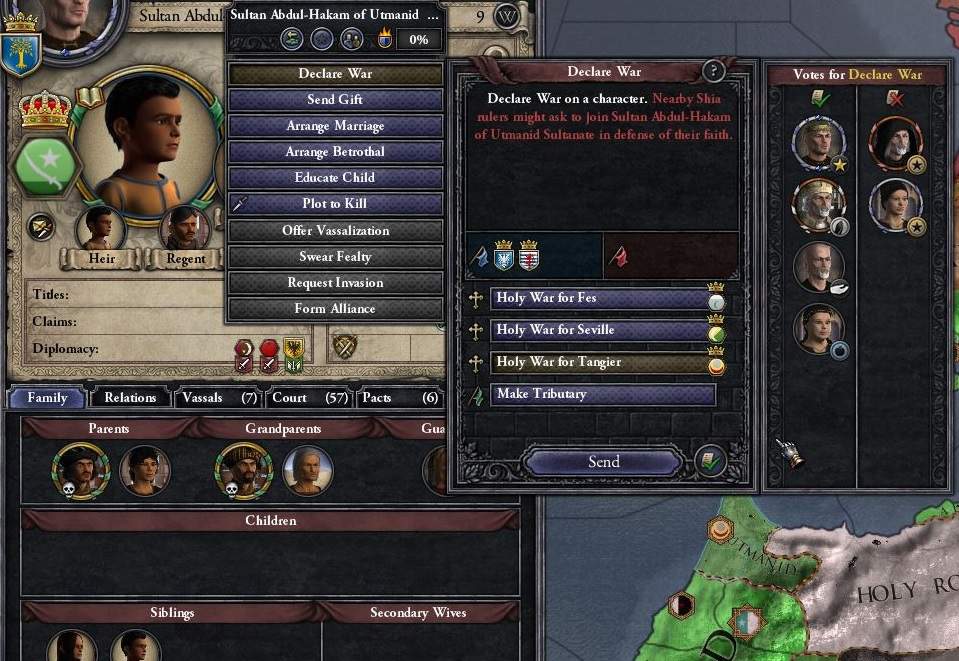Select the Declare War menu entry
The height and width of the screenshot is (661, 959).
point(335,74)
